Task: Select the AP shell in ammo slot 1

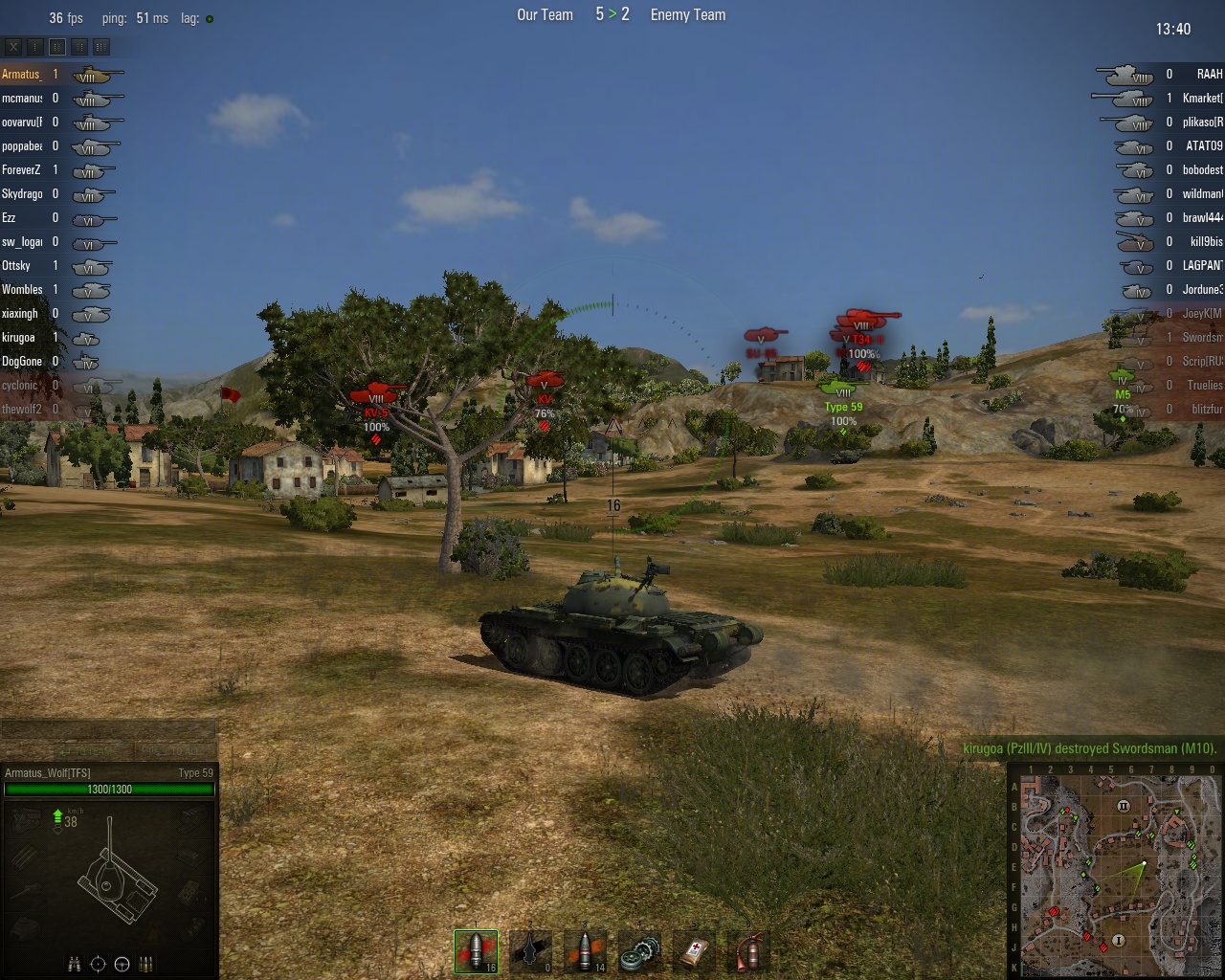Action: [x=476, y=950]
